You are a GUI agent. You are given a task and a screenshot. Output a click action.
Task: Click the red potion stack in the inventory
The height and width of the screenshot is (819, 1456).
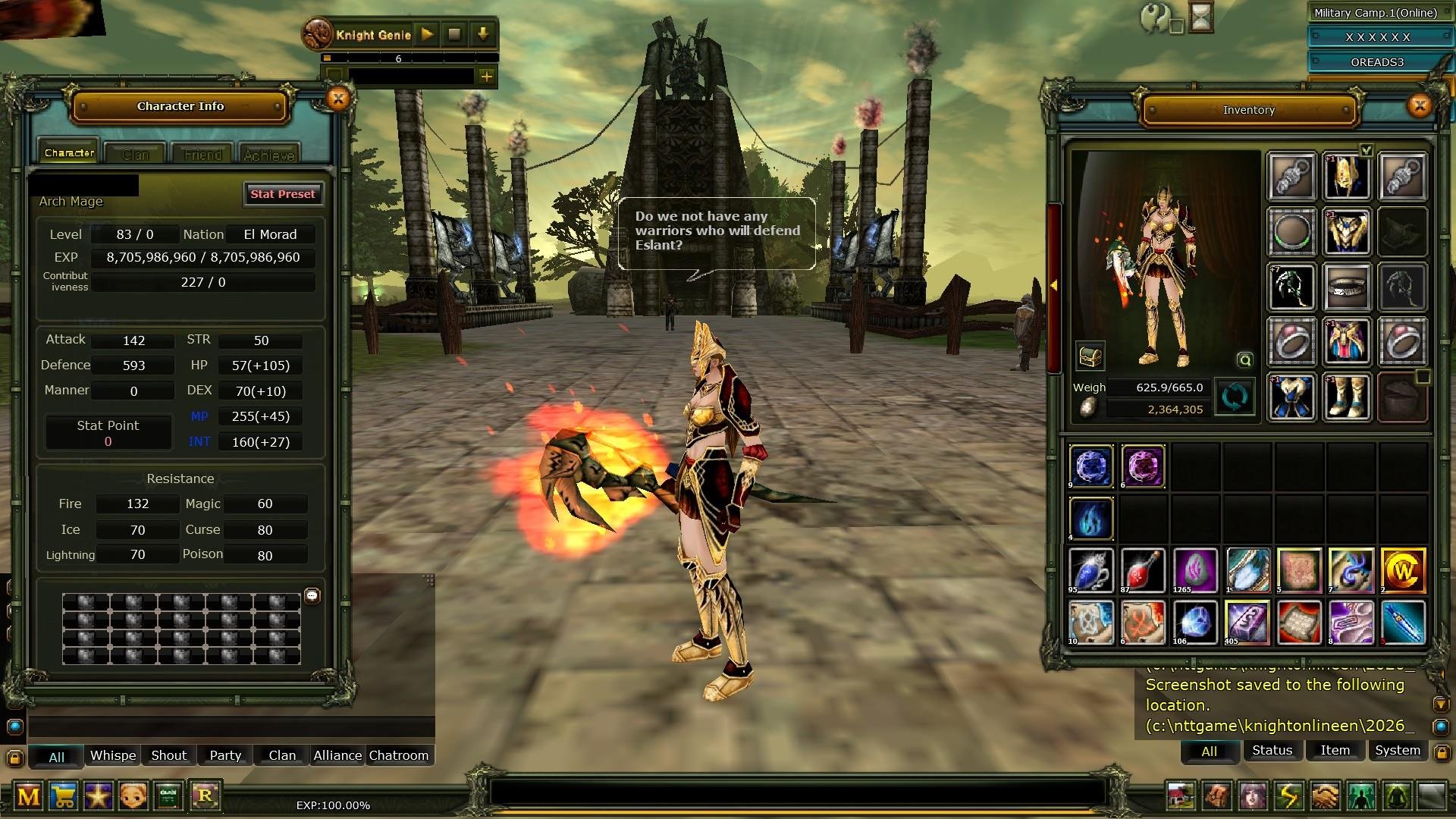1144,570
